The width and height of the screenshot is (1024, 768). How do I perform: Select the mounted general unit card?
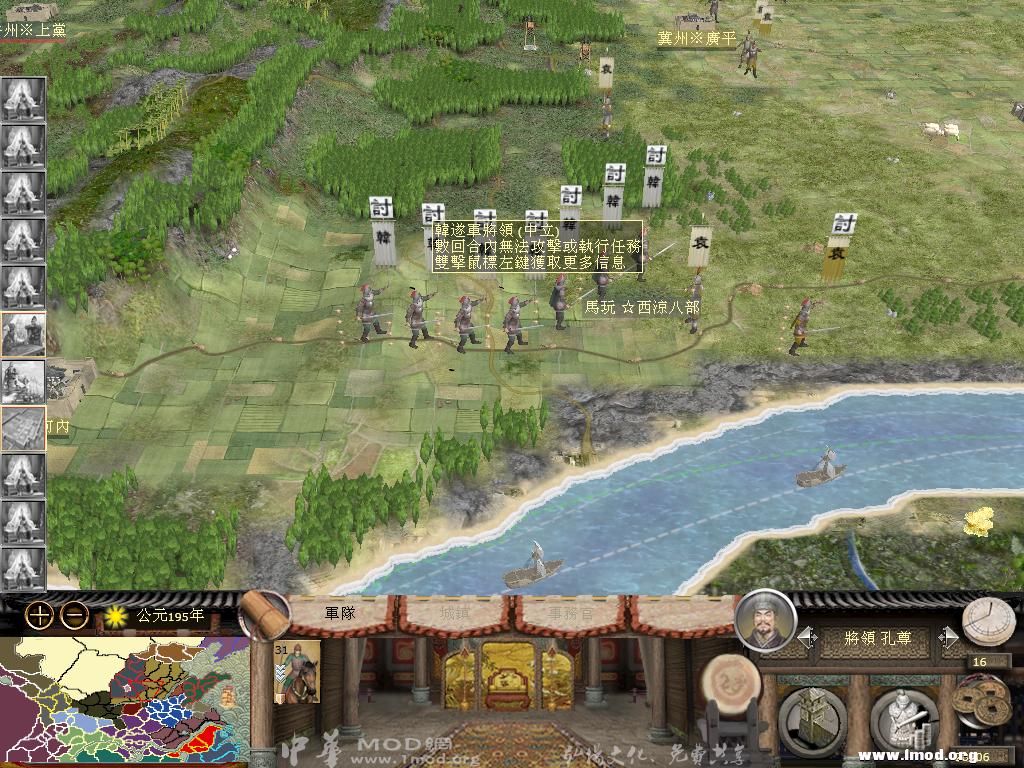coord(297,671)
